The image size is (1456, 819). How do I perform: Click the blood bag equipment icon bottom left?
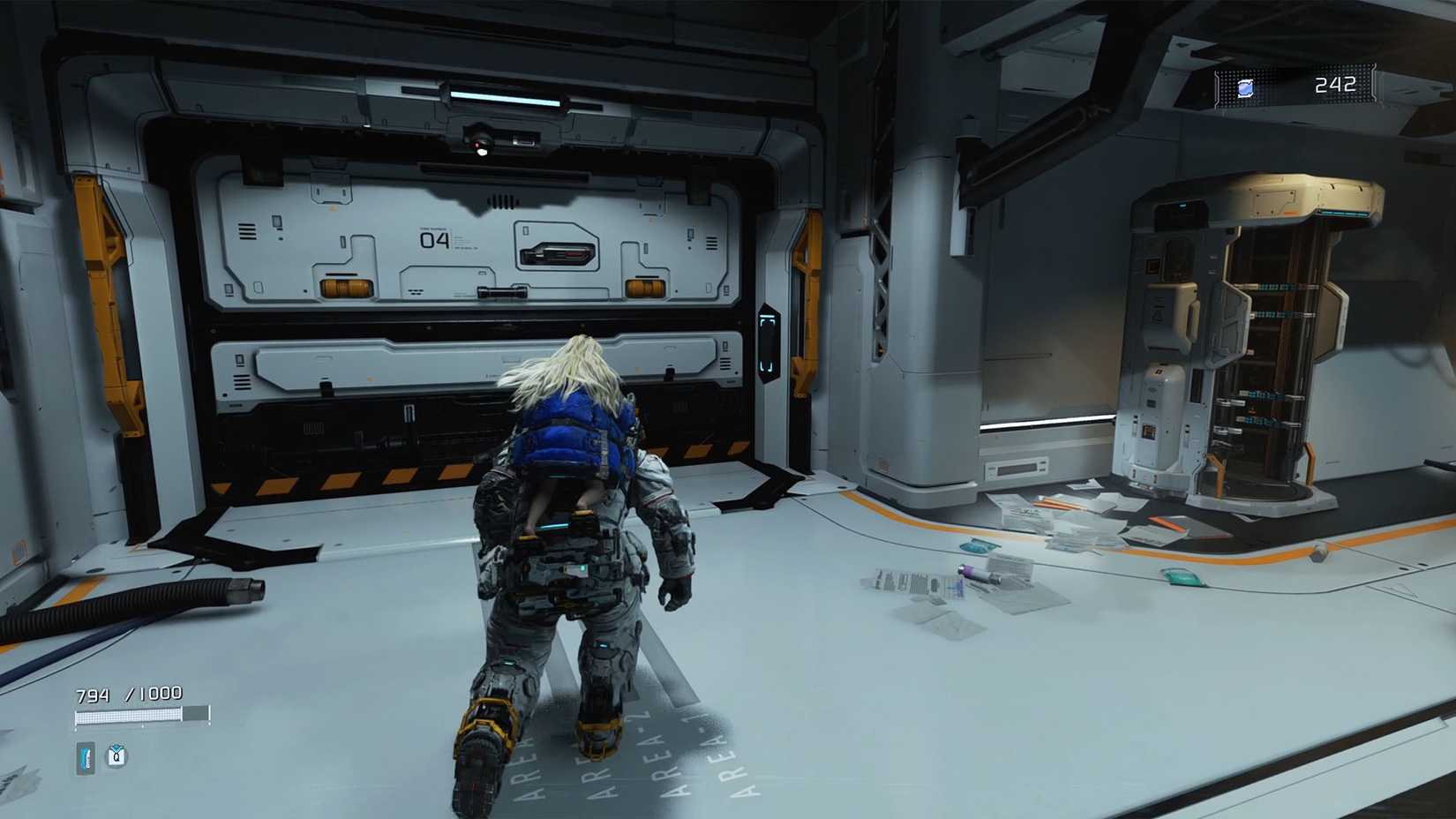coord(84,757)
